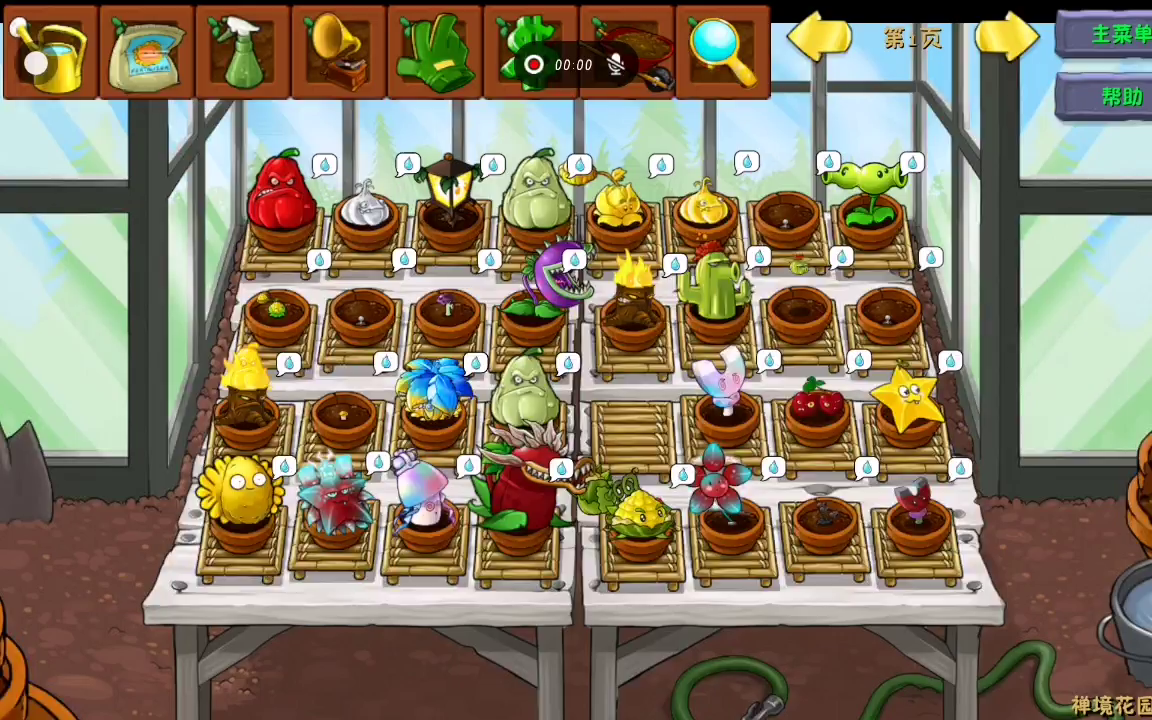Select the yellow watering can tool
This screenshot has width=1152, height=720.
click(x=50, y=52)
